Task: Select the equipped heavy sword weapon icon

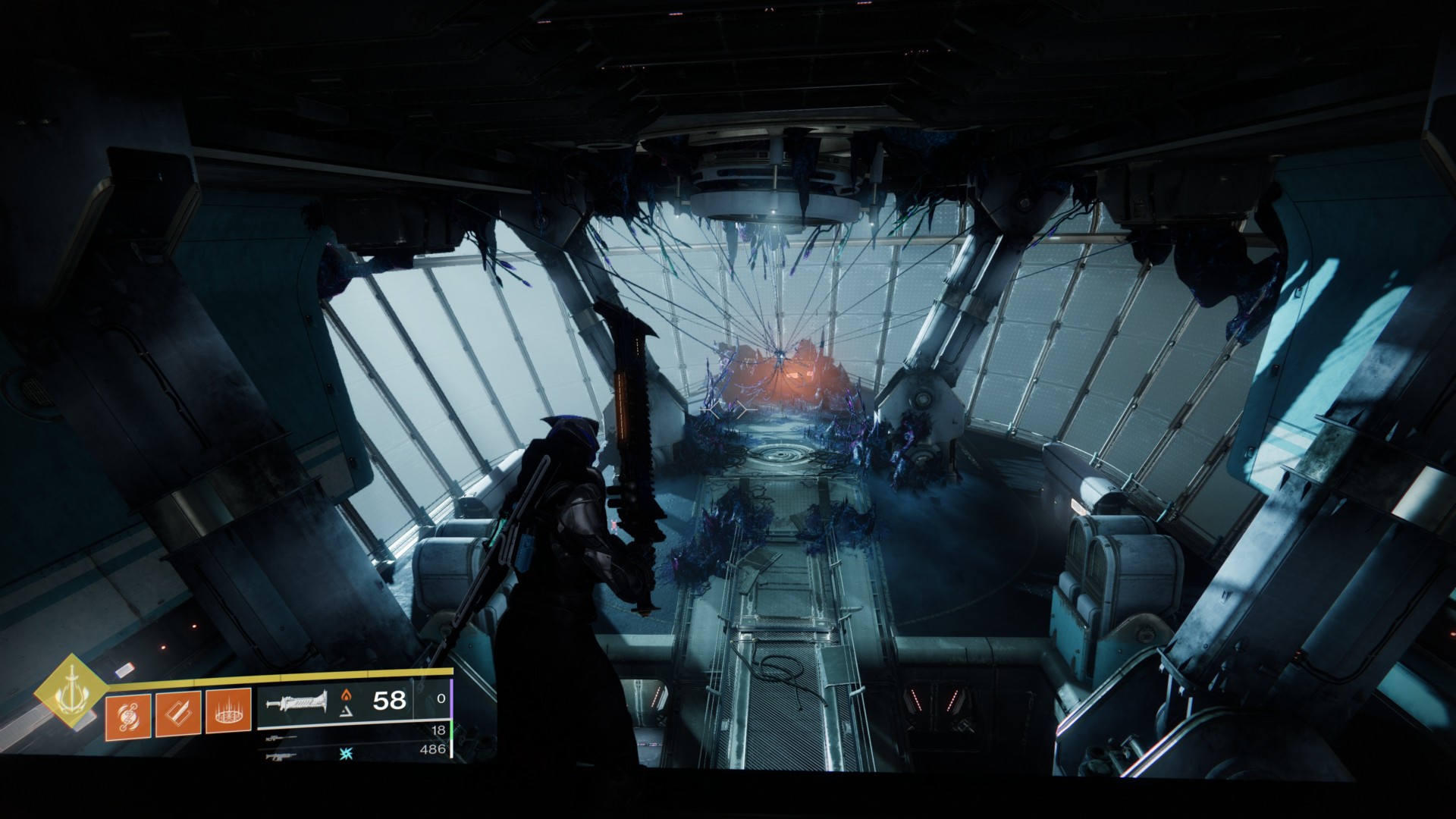Action: (296, 701)
